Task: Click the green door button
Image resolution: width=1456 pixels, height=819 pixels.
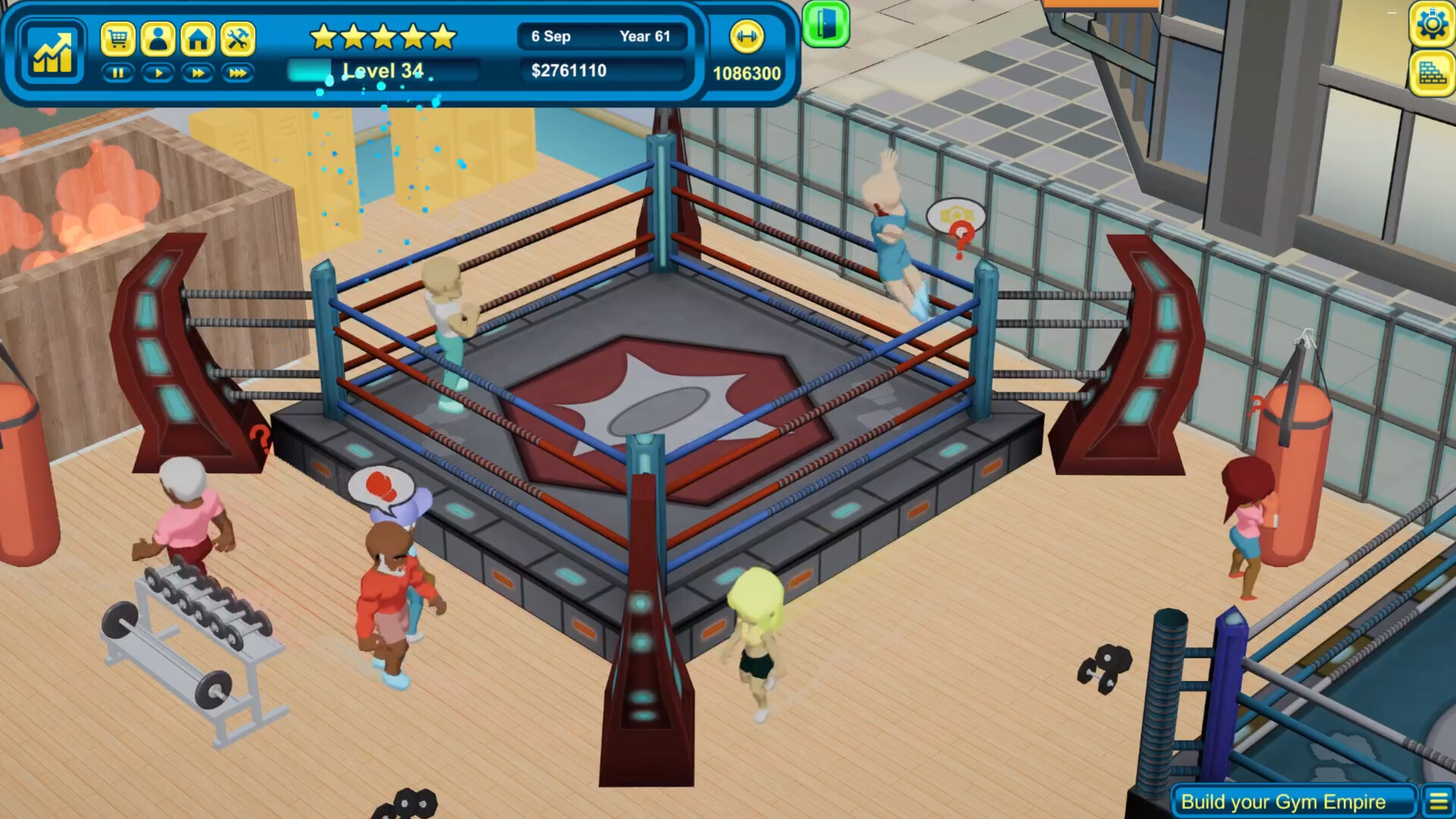Action: [x=825, y=24]
